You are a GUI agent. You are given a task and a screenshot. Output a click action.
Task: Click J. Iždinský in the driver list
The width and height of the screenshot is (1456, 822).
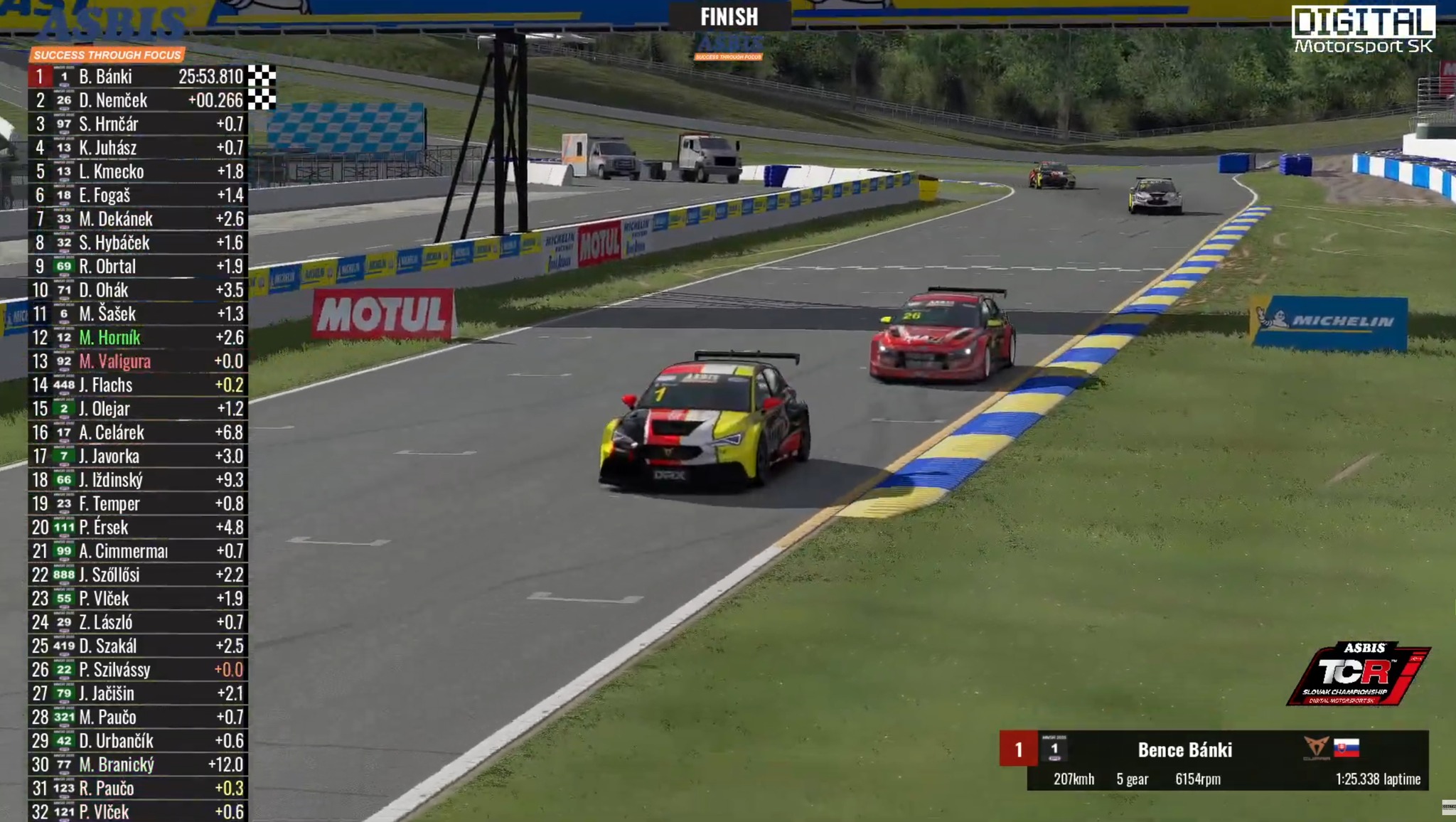(111, 480)
